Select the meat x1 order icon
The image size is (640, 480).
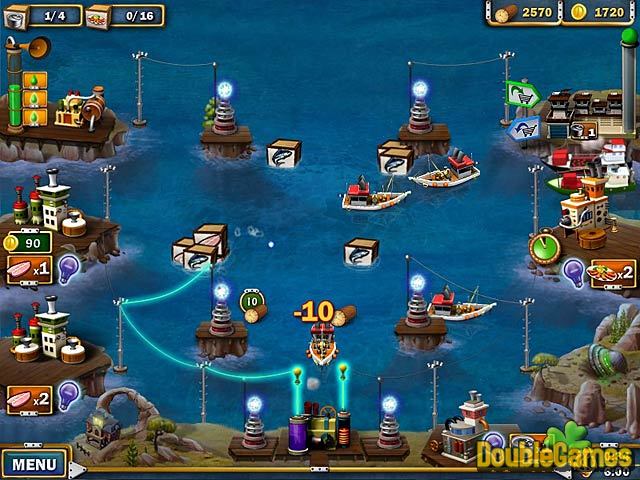pyautogui.click(x=26, y=270)
